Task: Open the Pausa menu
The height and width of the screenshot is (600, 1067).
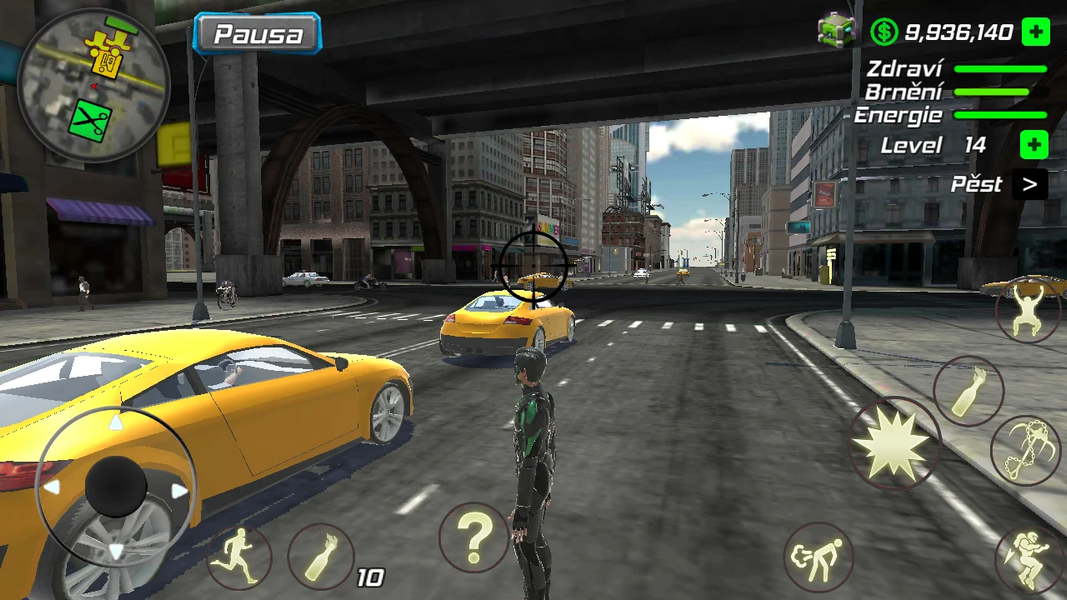Action: click(257, 34)
